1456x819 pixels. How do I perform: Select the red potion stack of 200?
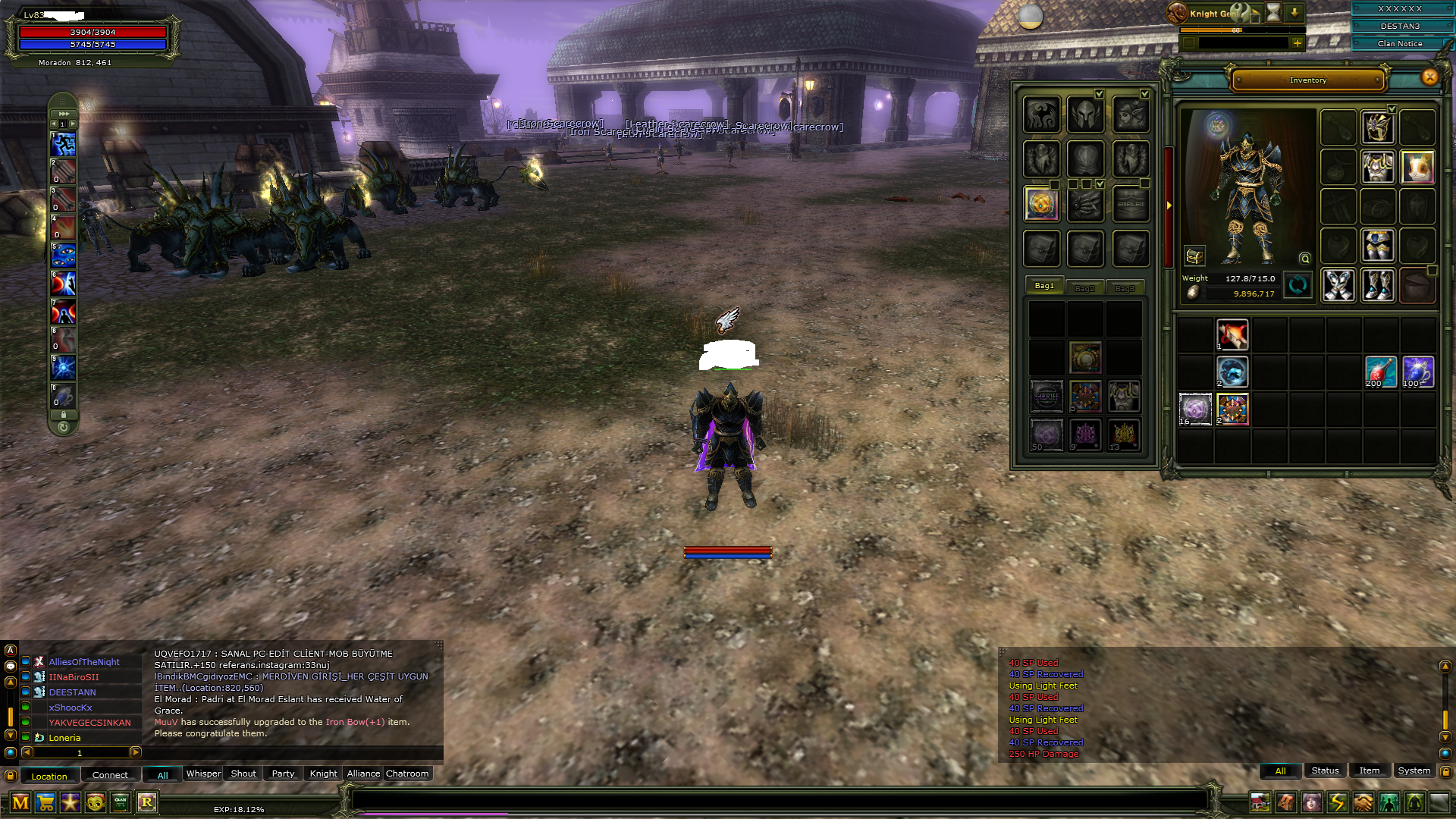point(1380,372)
